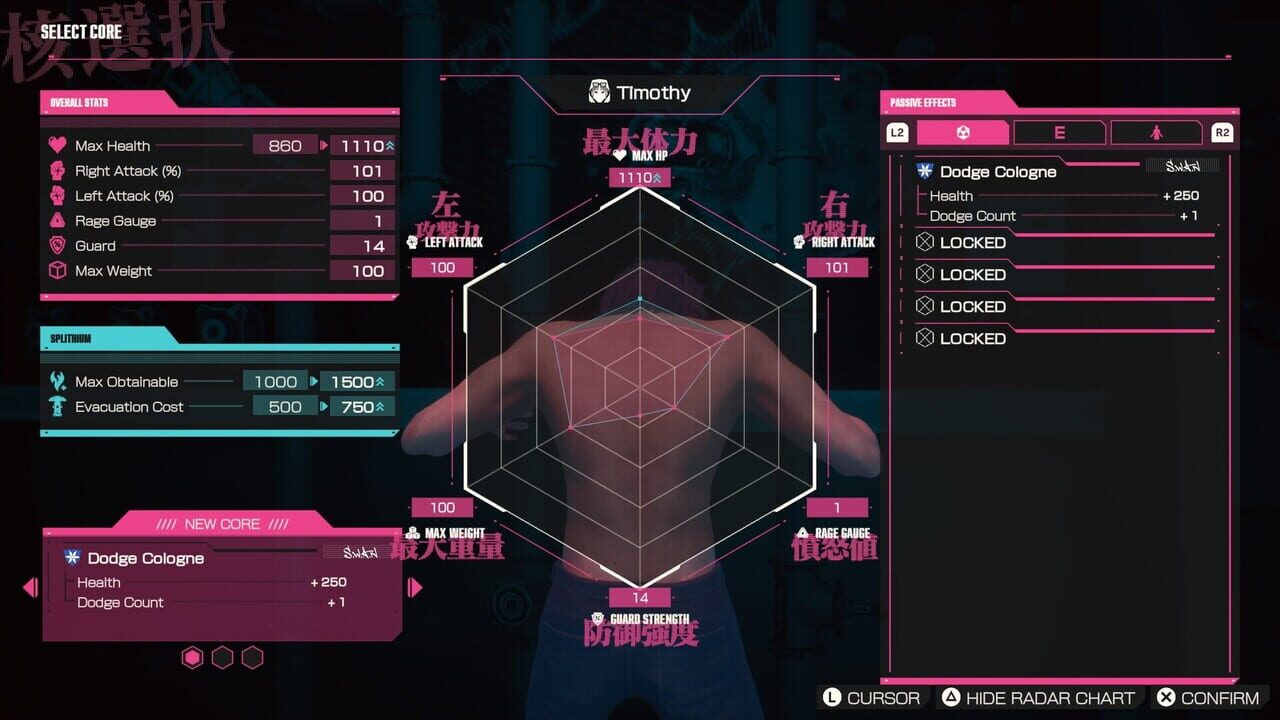1280x720 pixels.
Task: Click HIDE RADAR CHART option
Action: pyautogui.click(x=1040, y=697)
